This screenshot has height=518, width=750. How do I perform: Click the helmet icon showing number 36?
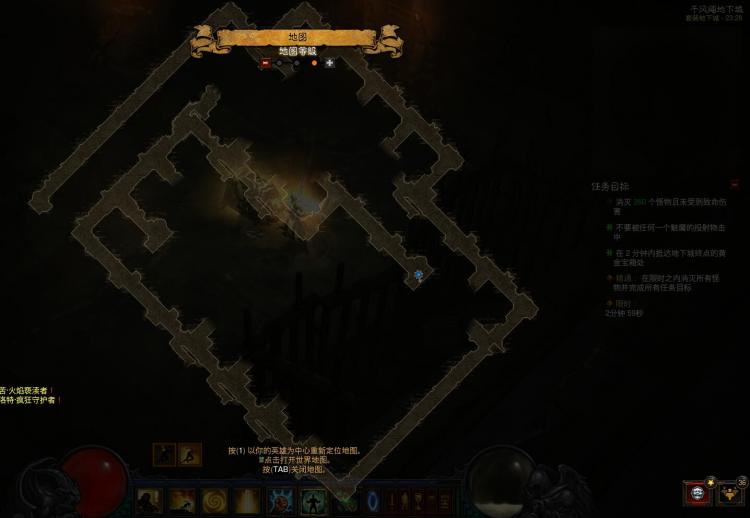tap(732, 493)
